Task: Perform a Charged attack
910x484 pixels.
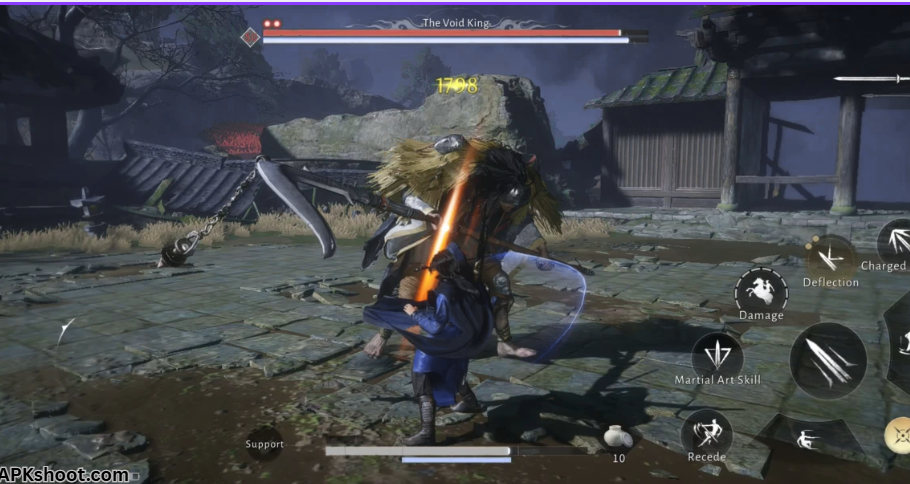Action: point(894,242)
